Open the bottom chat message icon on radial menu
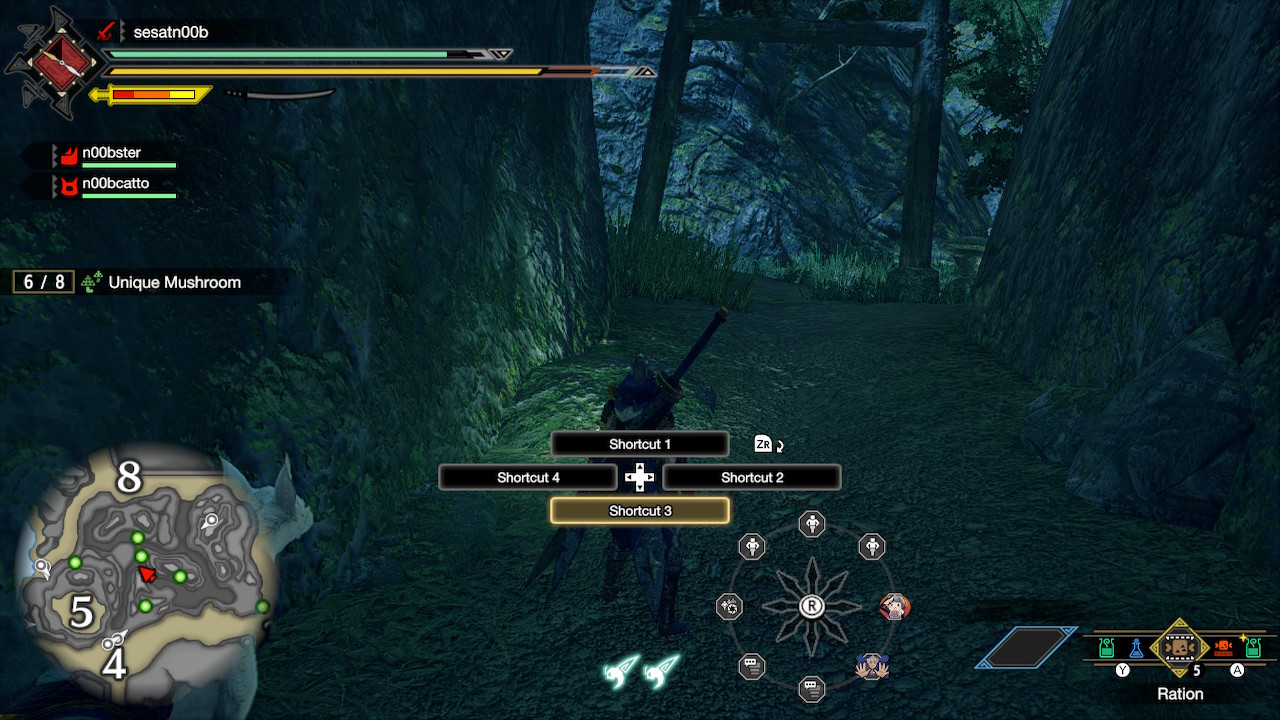 (810, 688)
